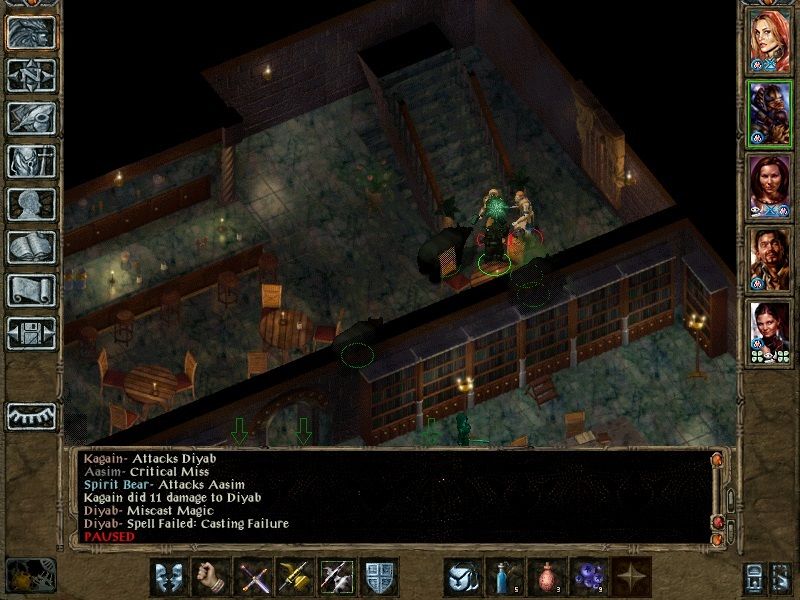Image resolution: width=800 pixels, height=600 pixels.
Task: Open the options floppy disk button
Action: [31, 333]
